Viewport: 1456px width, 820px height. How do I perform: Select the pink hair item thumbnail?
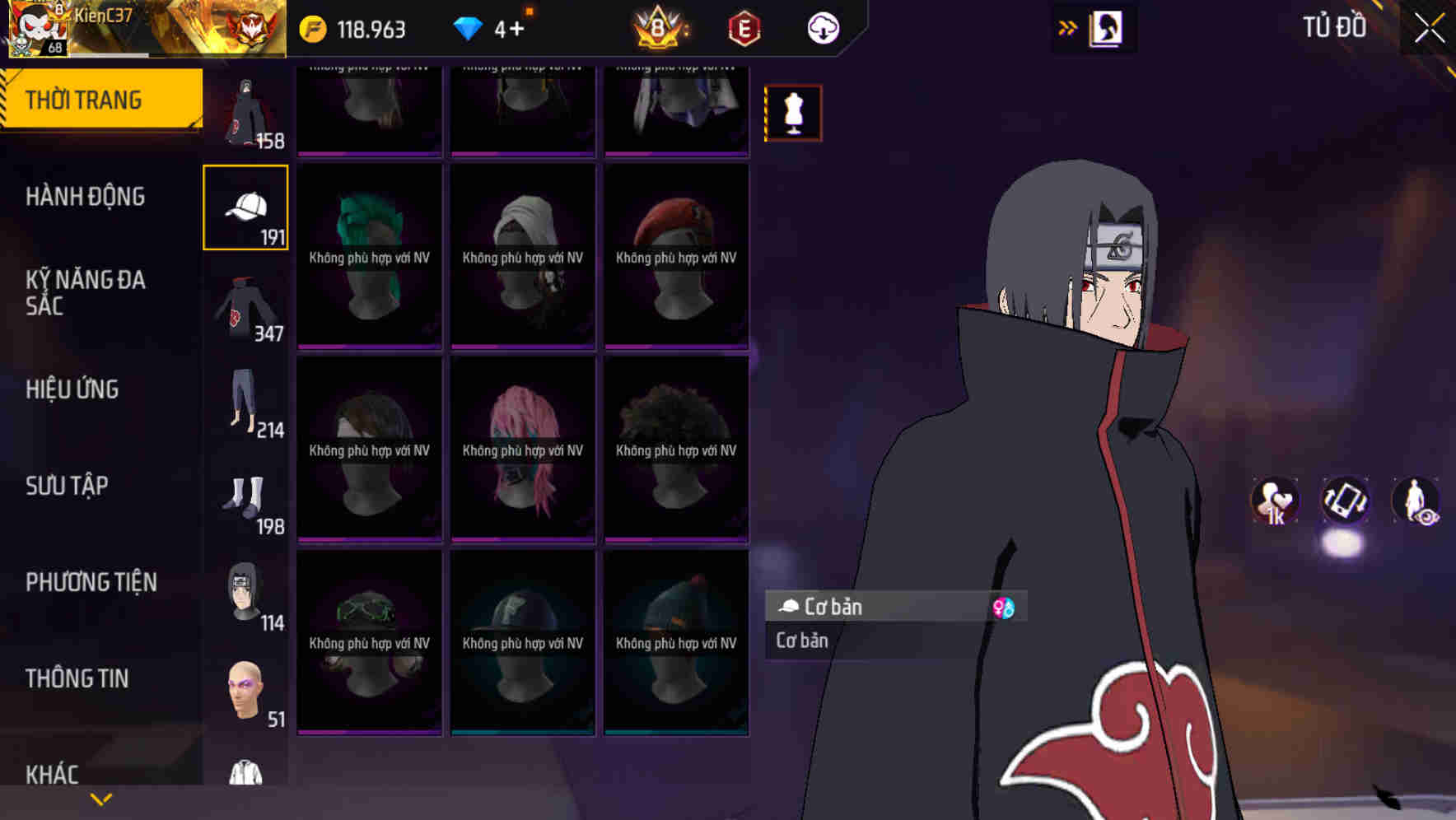(521, 449)
